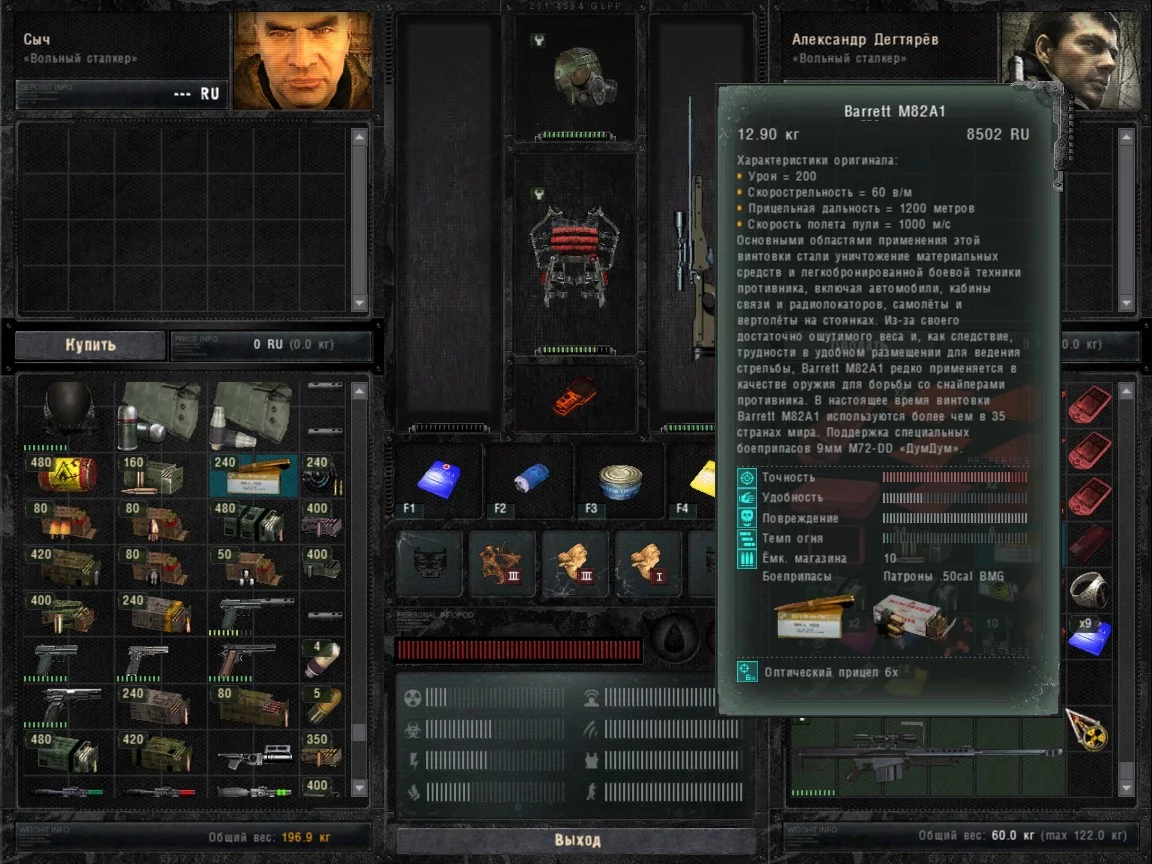The height and width of the screenshot is (864, 1152).
Task: Click the grey-haired trader Сыч portrait
Action: (303, 60)
